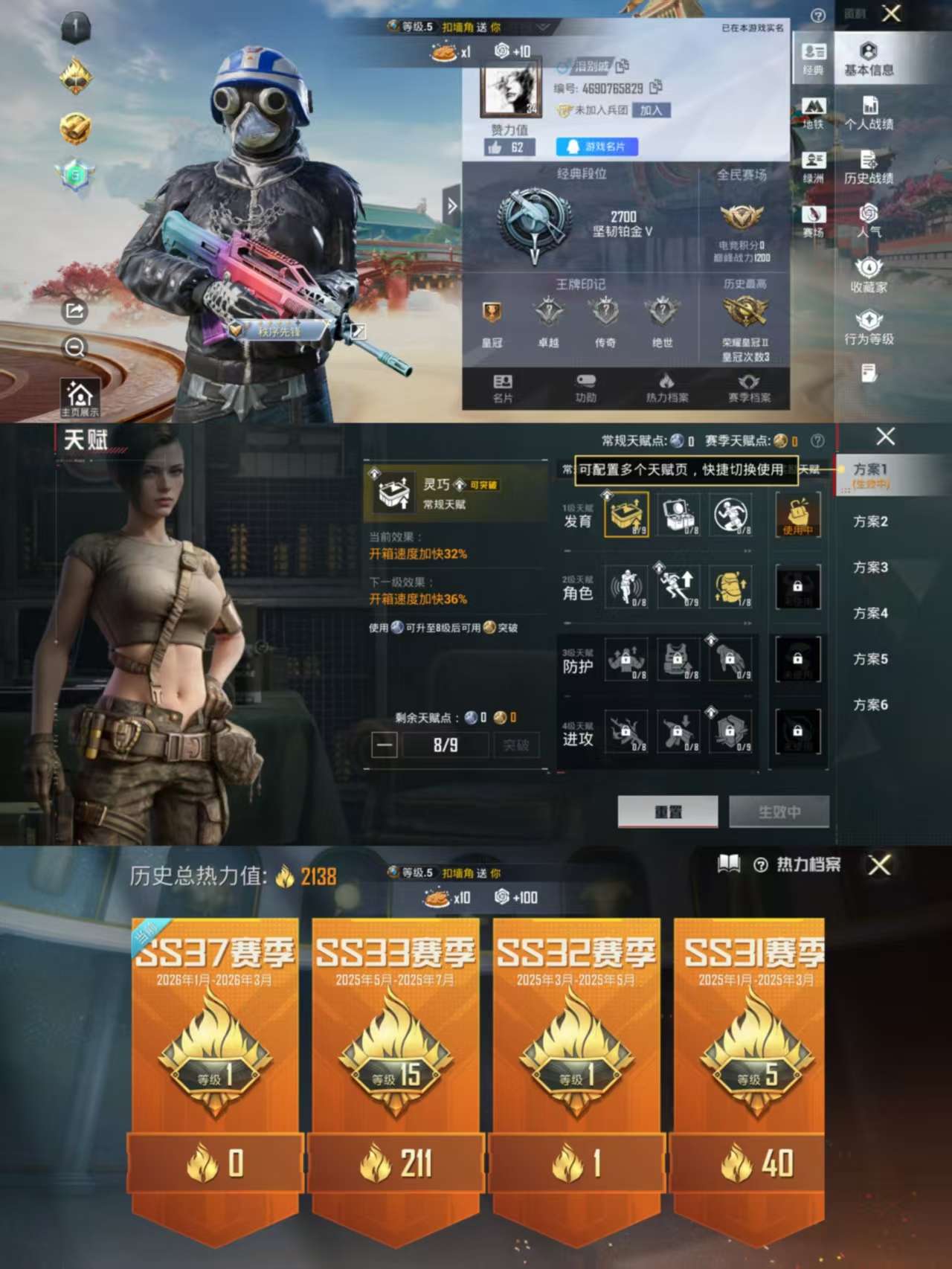Viewport: 952px width, 1269px height.
Task: Decrease talent level with the minus button
Action: 385,745
